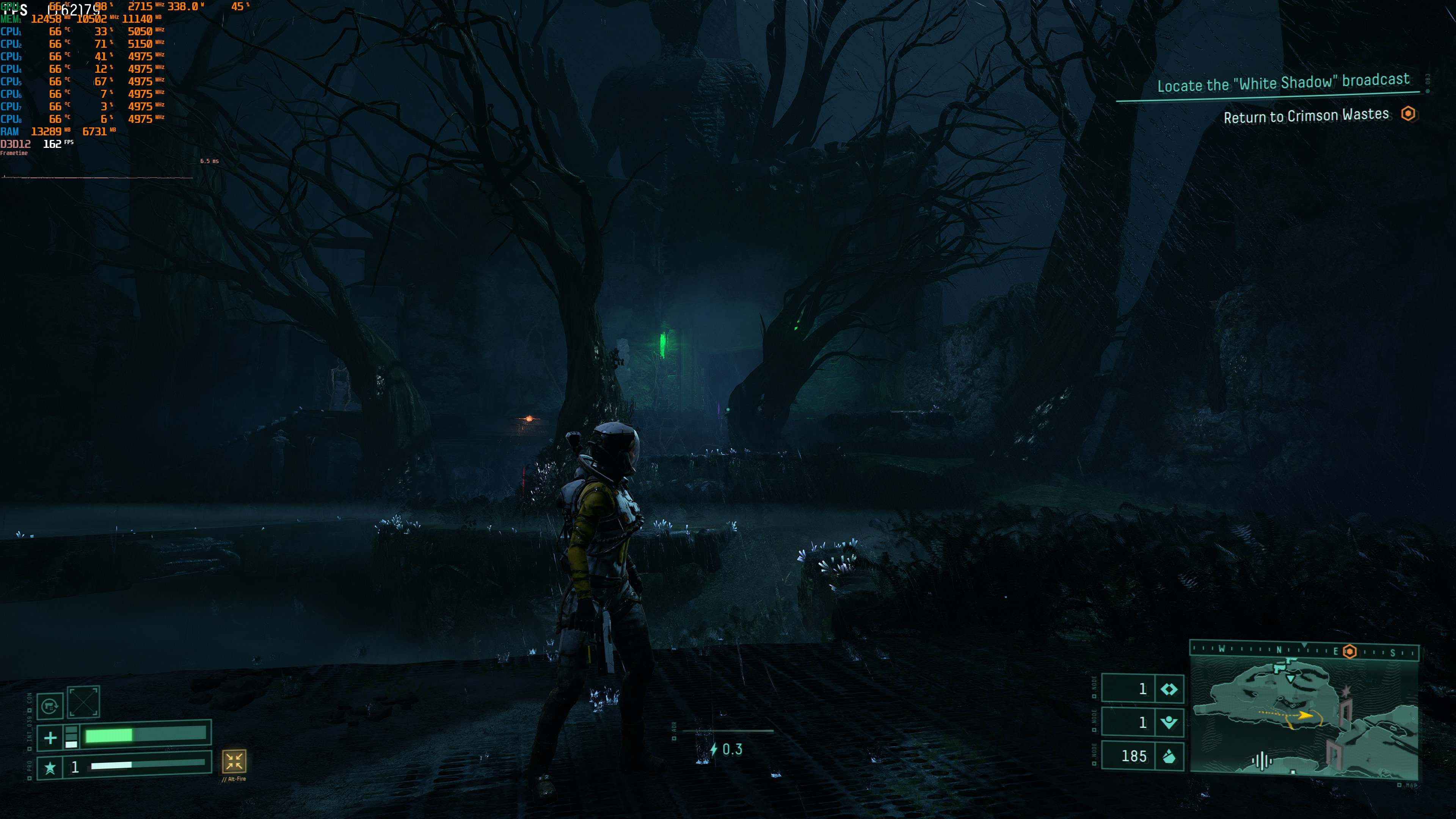Select the Alt-Fire ability icon
This screenshot has width=1456, height=819.
pyautogui.click(x=234, y=761)
